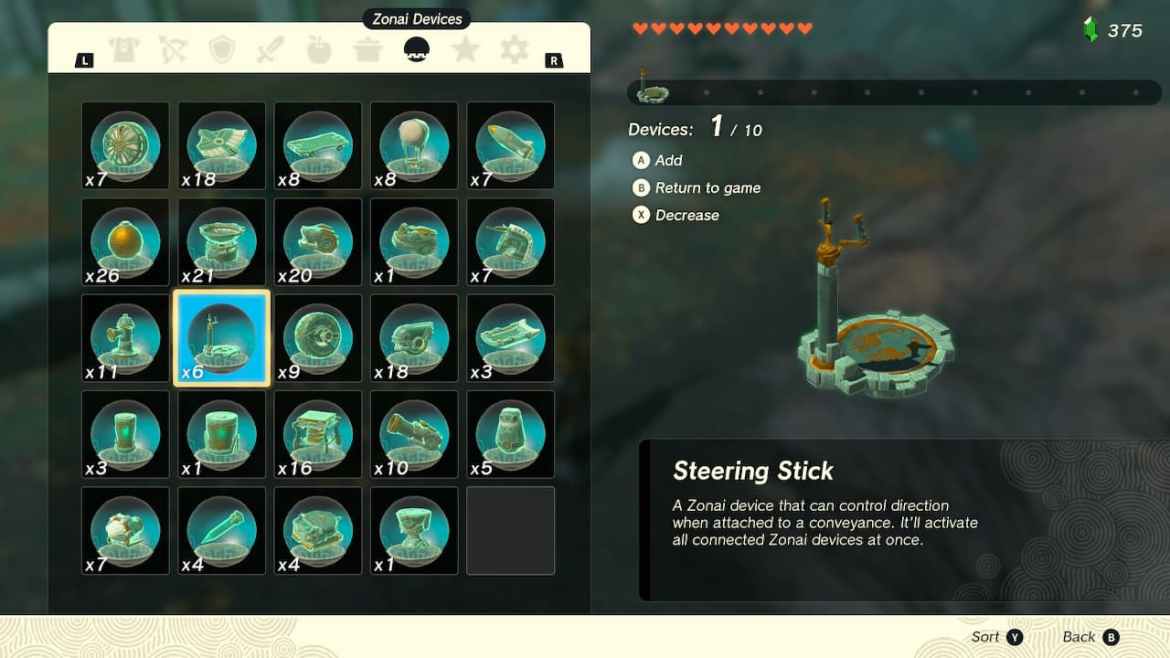
Task: Choose the Sled device slot
Action: click(x=510, y=338)
